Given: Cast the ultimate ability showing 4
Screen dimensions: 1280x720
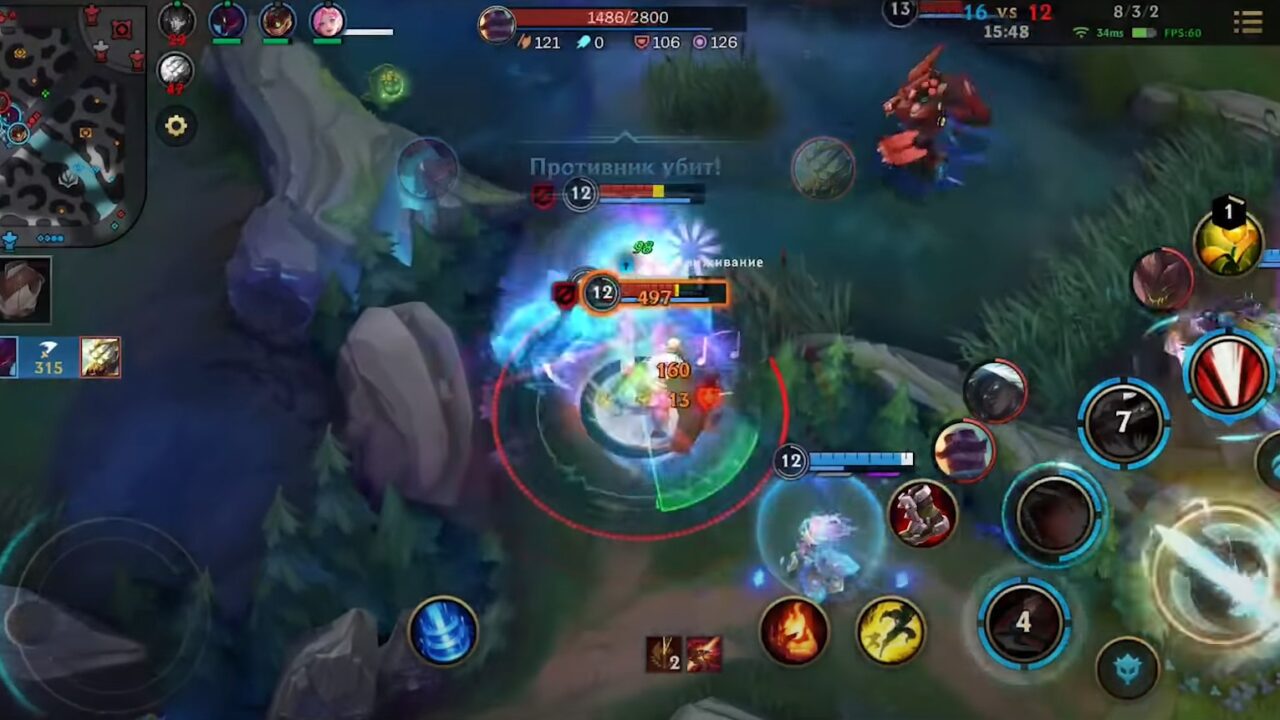Looking at the screenshot, I should point(1022,620).
